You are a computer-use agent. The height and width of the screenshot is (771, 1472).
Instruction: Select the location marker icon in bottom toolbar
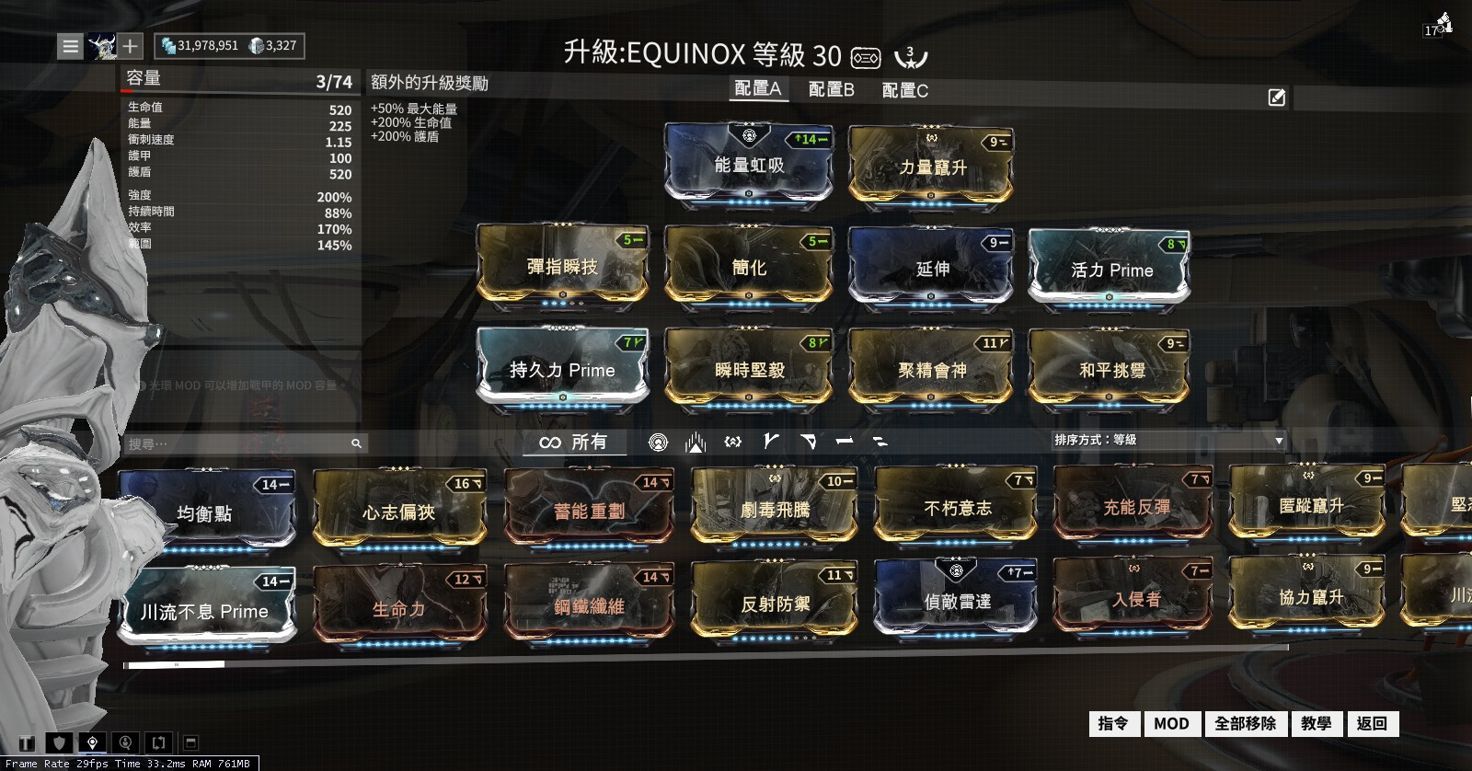point(93,742)
